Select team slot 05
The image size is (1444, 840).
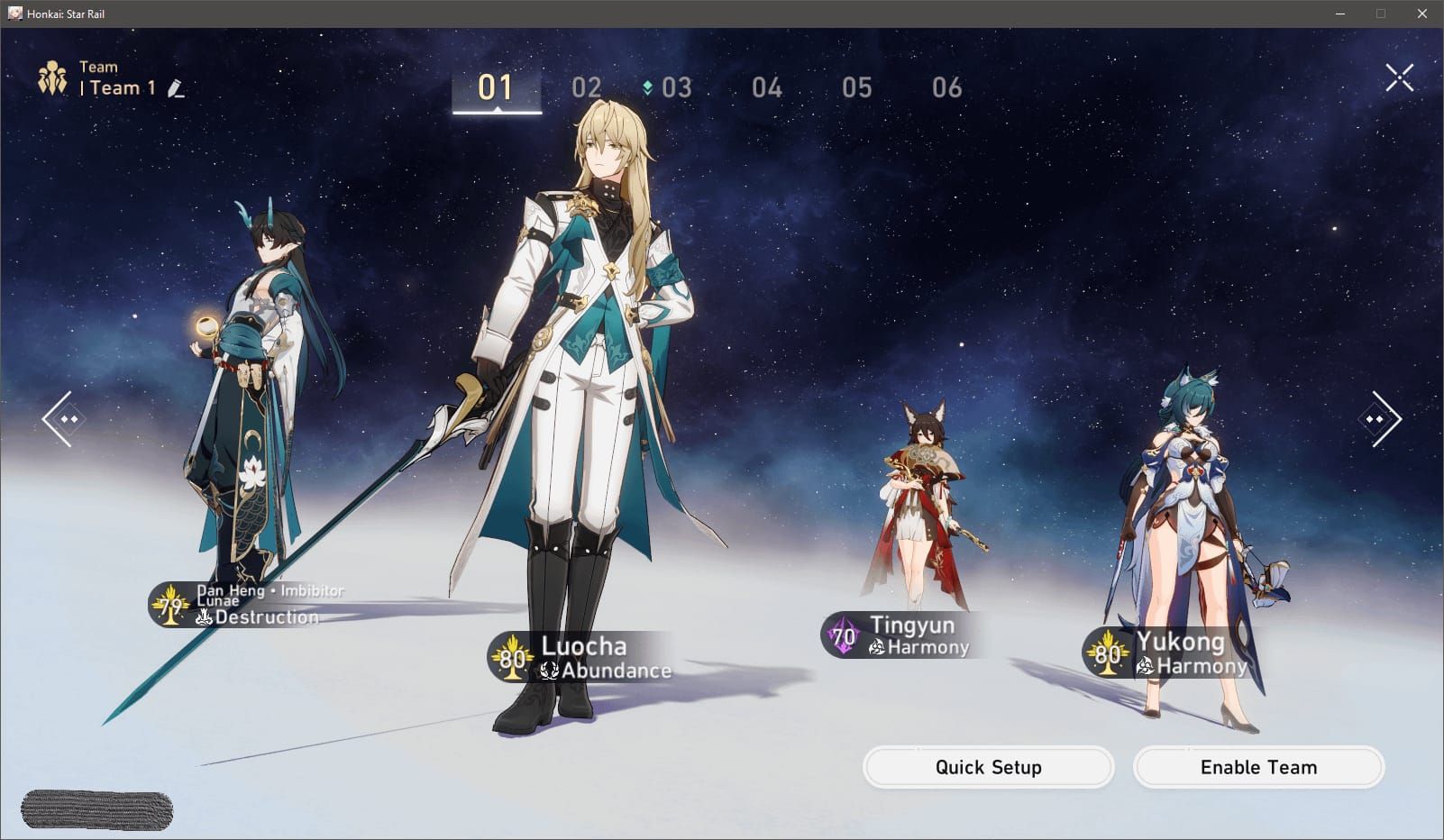(x=858, y=87)
